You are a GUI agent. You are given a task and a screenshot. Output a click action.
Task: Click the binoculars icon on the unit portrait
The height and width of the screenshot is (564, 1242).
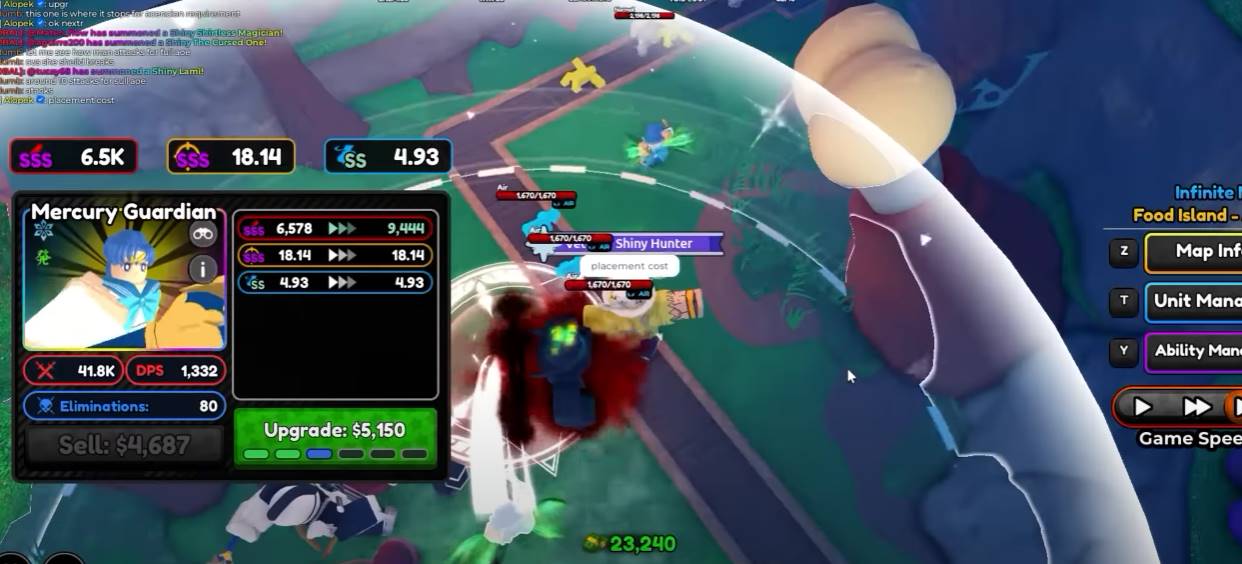pos(203,235)
